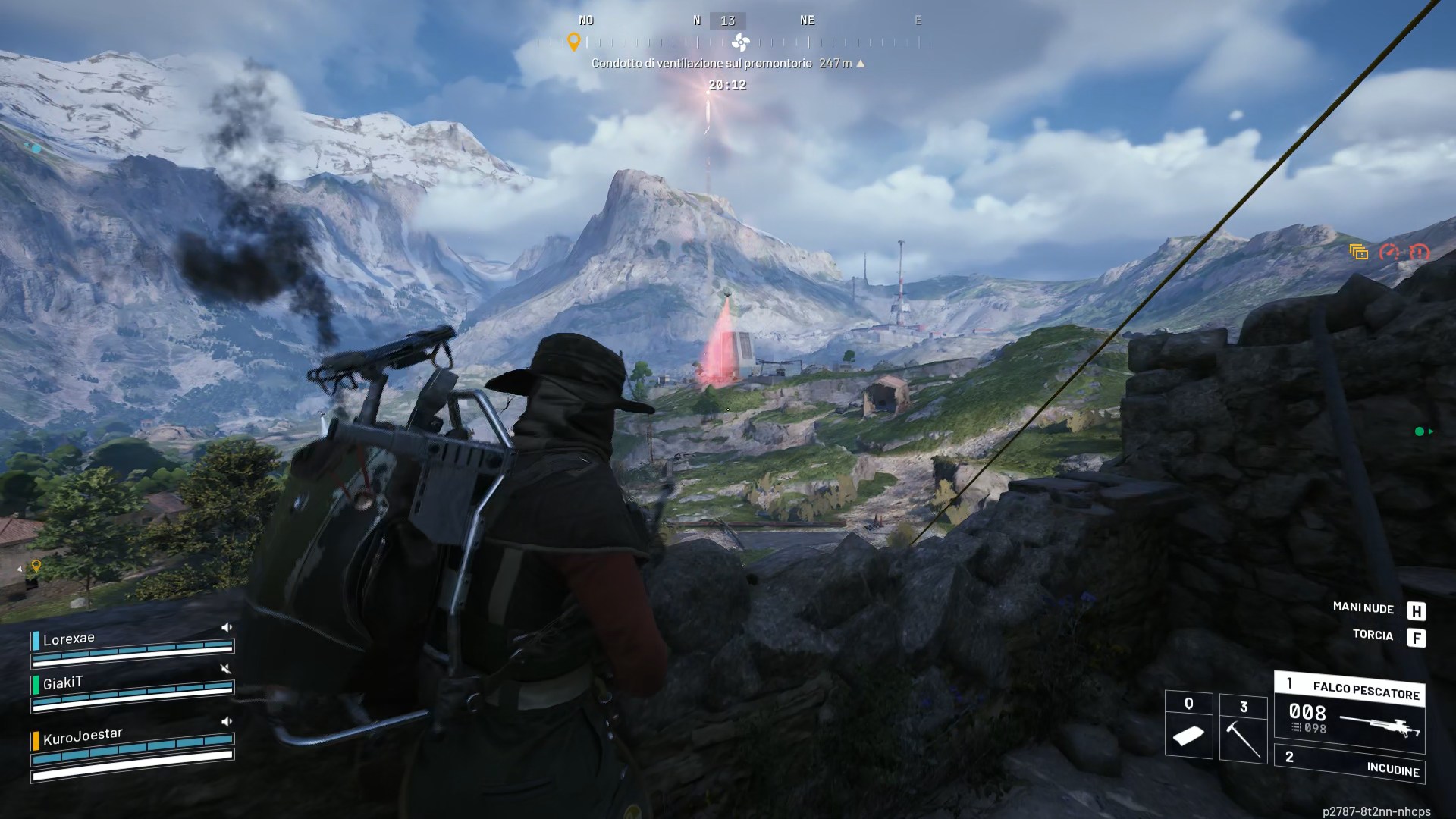The height and width of the screenshot is (819, 1456).
Task: Unmute GiakiT's crossed-out speaker icon
Action: pos(225,668)
